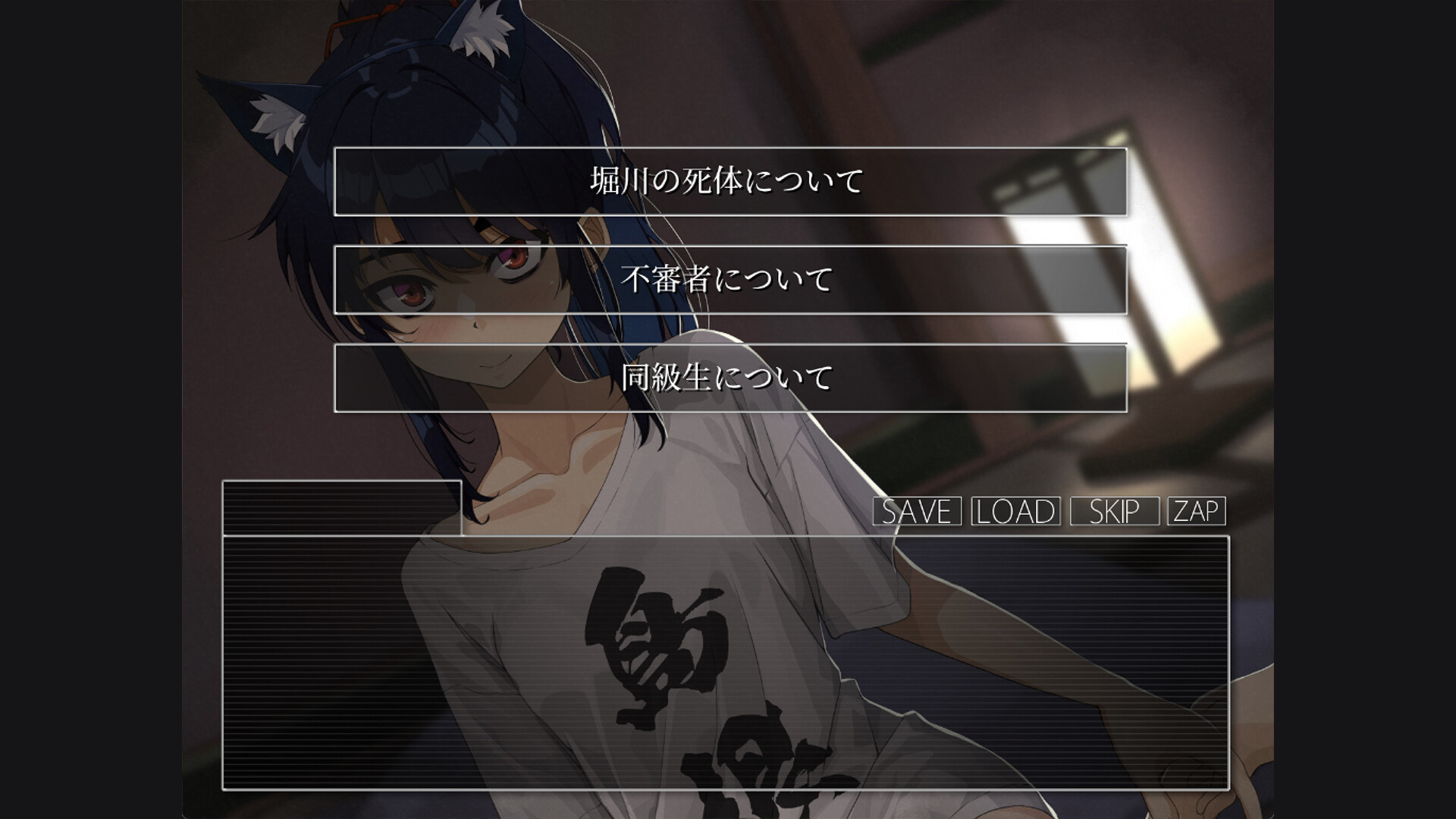The height and width of the screenshot is (819, 1456).
Task: Open the SAVE menu
Action: 917,511
